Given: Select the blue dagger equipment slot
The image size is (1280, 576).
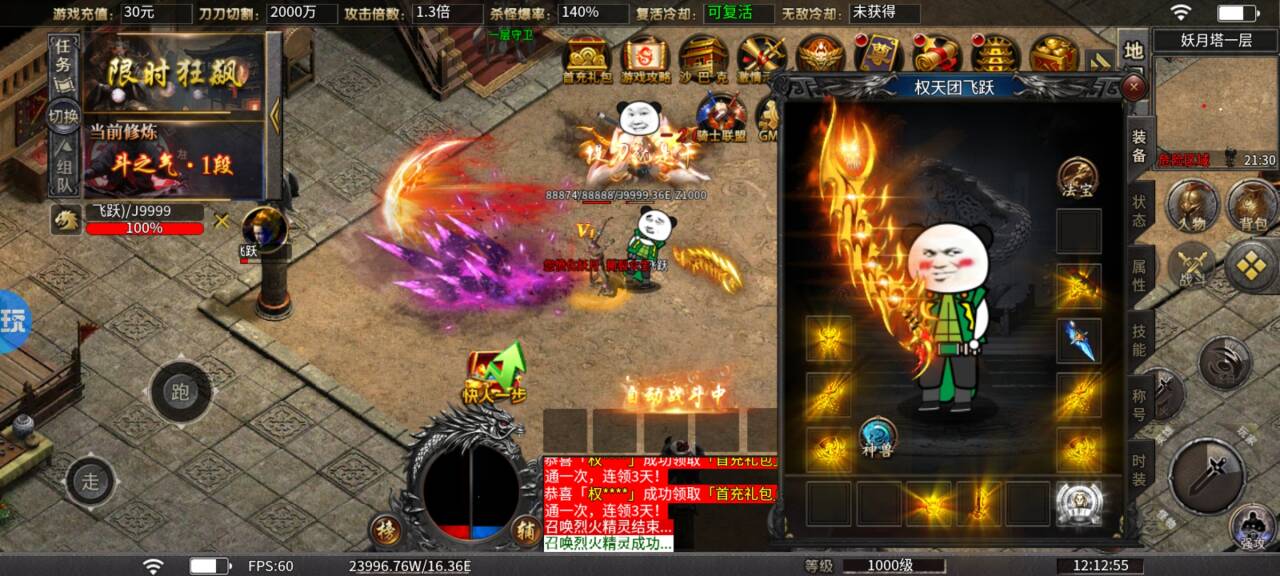Looking at the screenshot, I should point(1079,341).
